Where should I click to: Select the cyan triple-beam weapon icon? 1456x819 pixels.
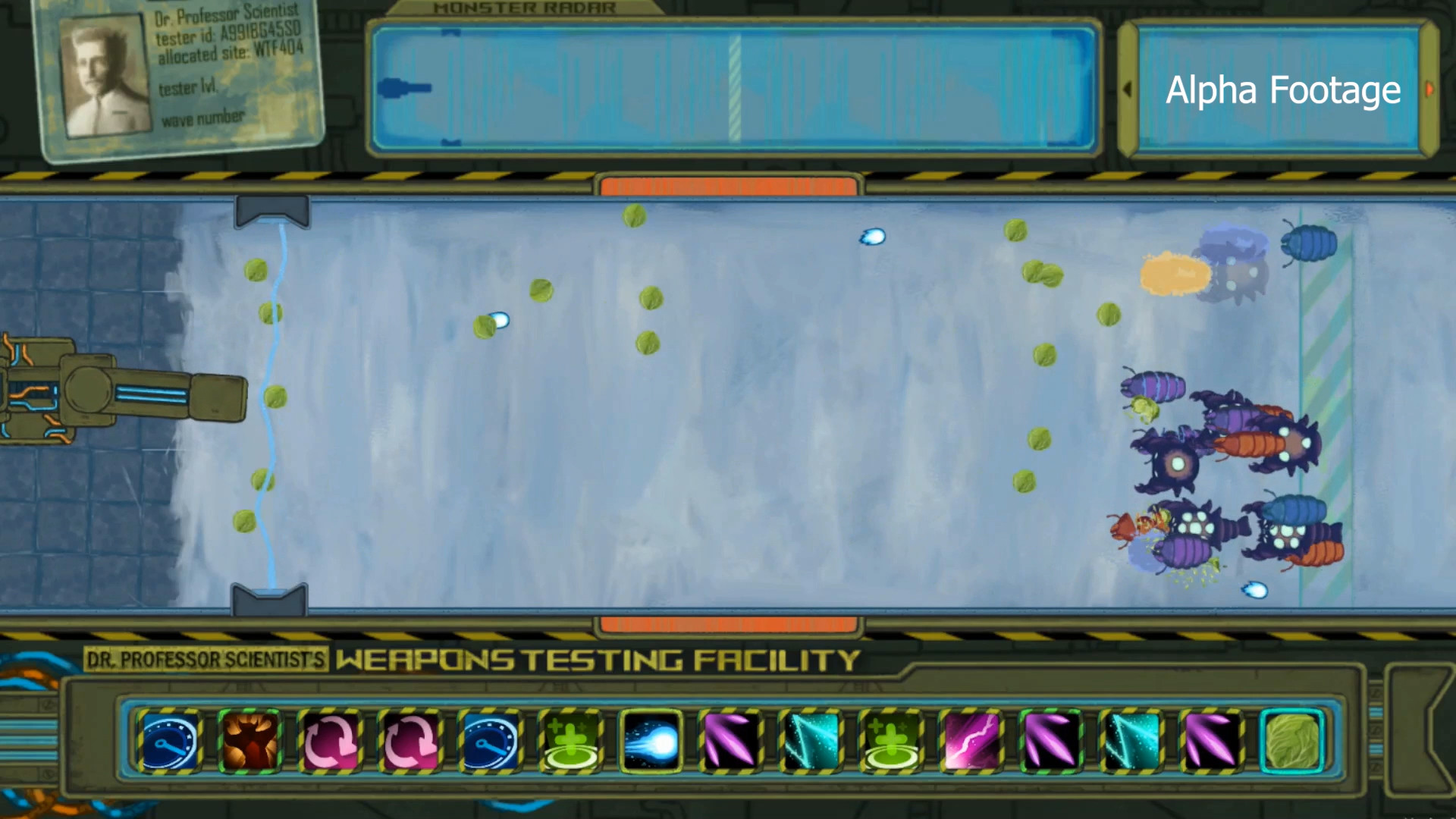pos(811,739)
